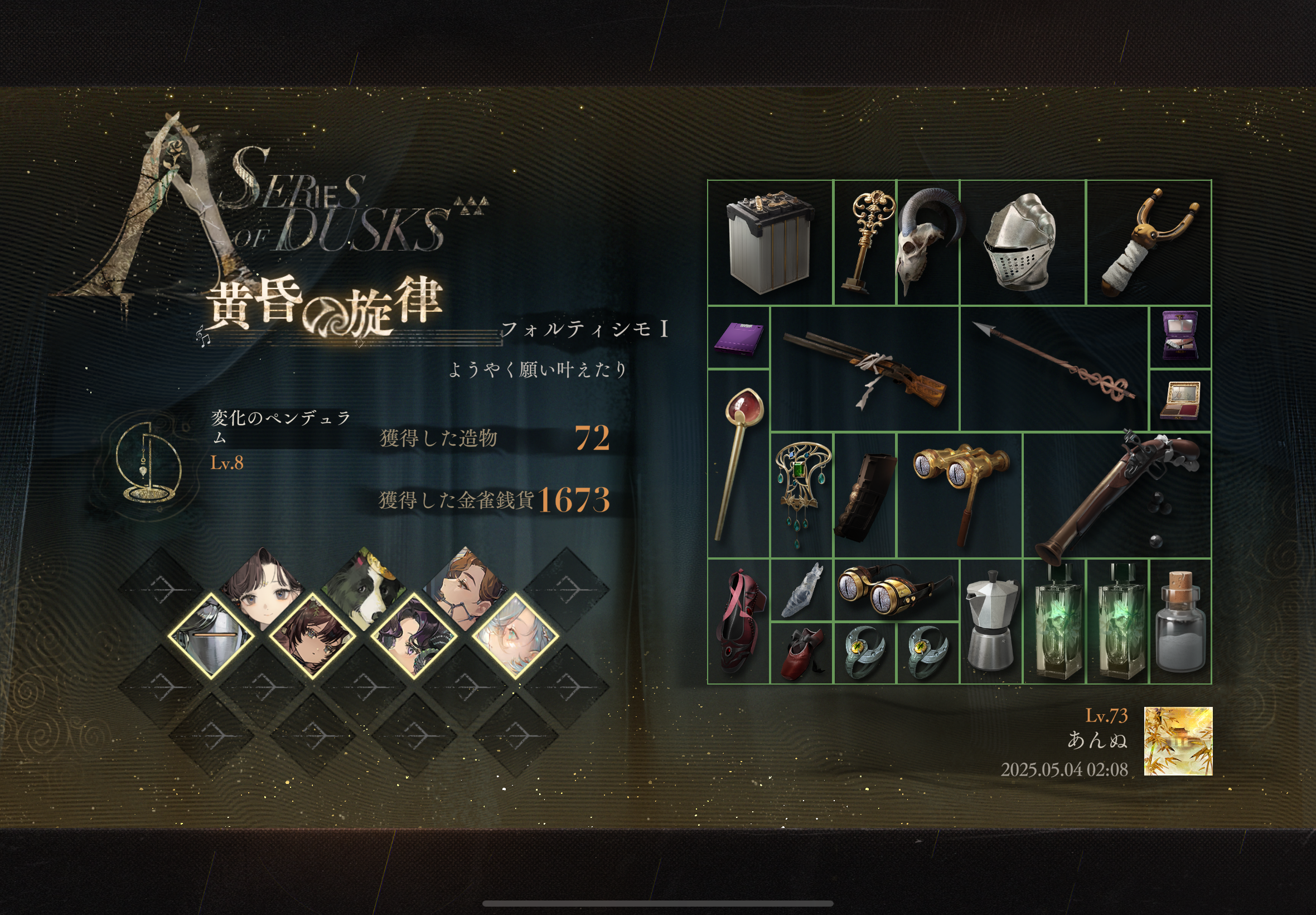Choose the horned goat skull item
1316x915 pixels.
pos(927,243)
